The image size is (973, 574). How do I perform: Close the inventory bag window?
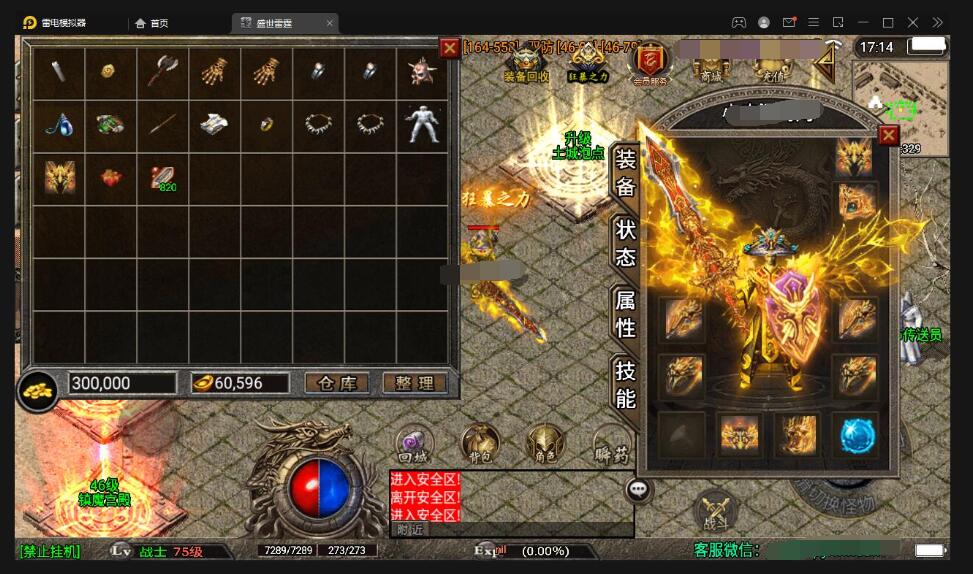point(450,47)
